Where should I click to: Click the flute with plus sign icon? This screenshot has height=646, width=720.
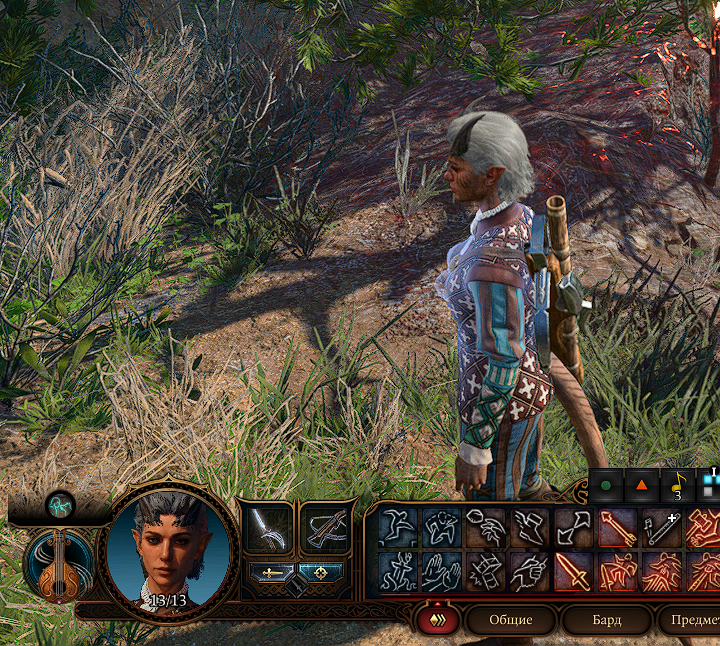pos(662,527)
